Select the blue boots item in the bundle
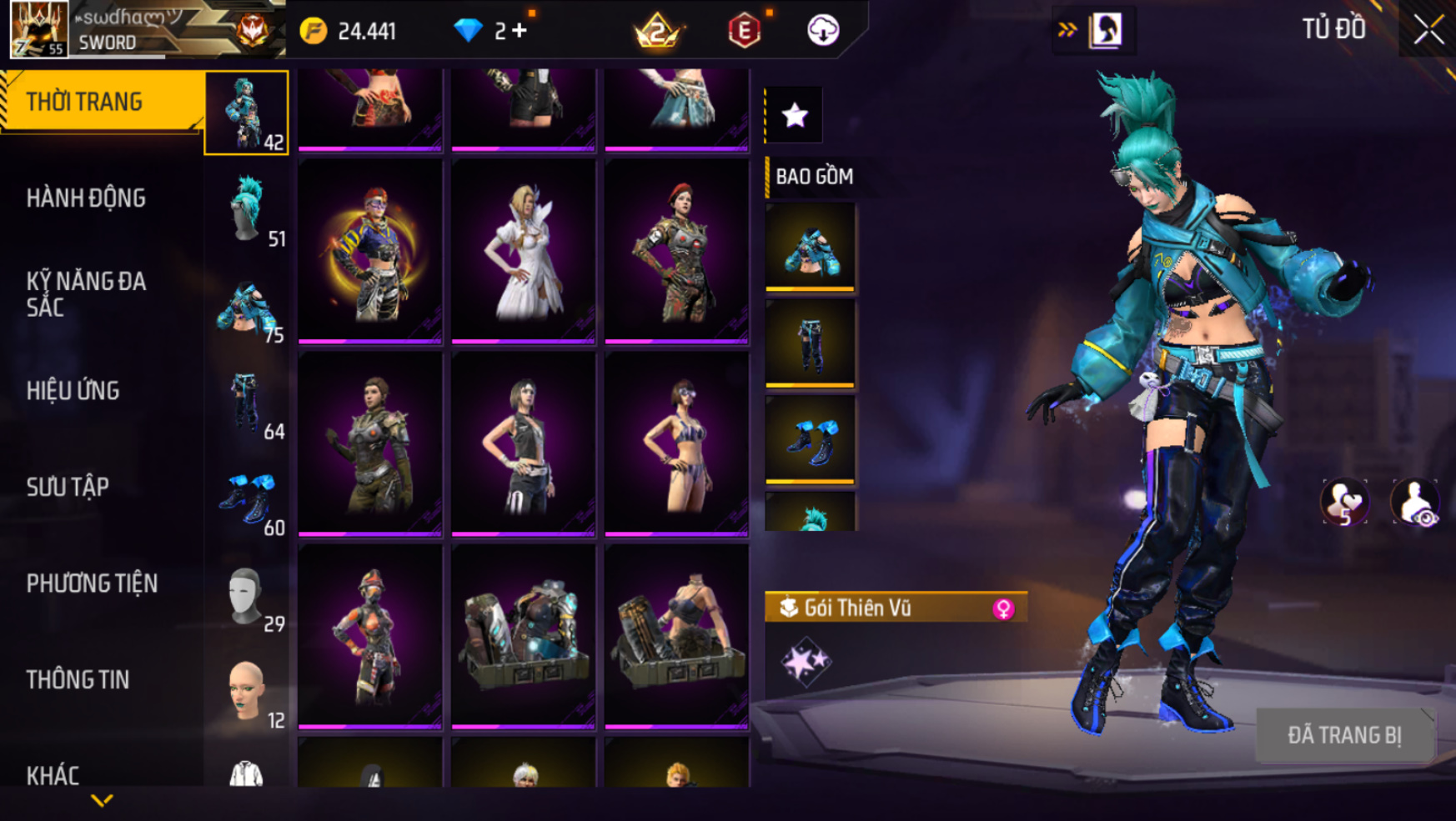 pos(810,440)
